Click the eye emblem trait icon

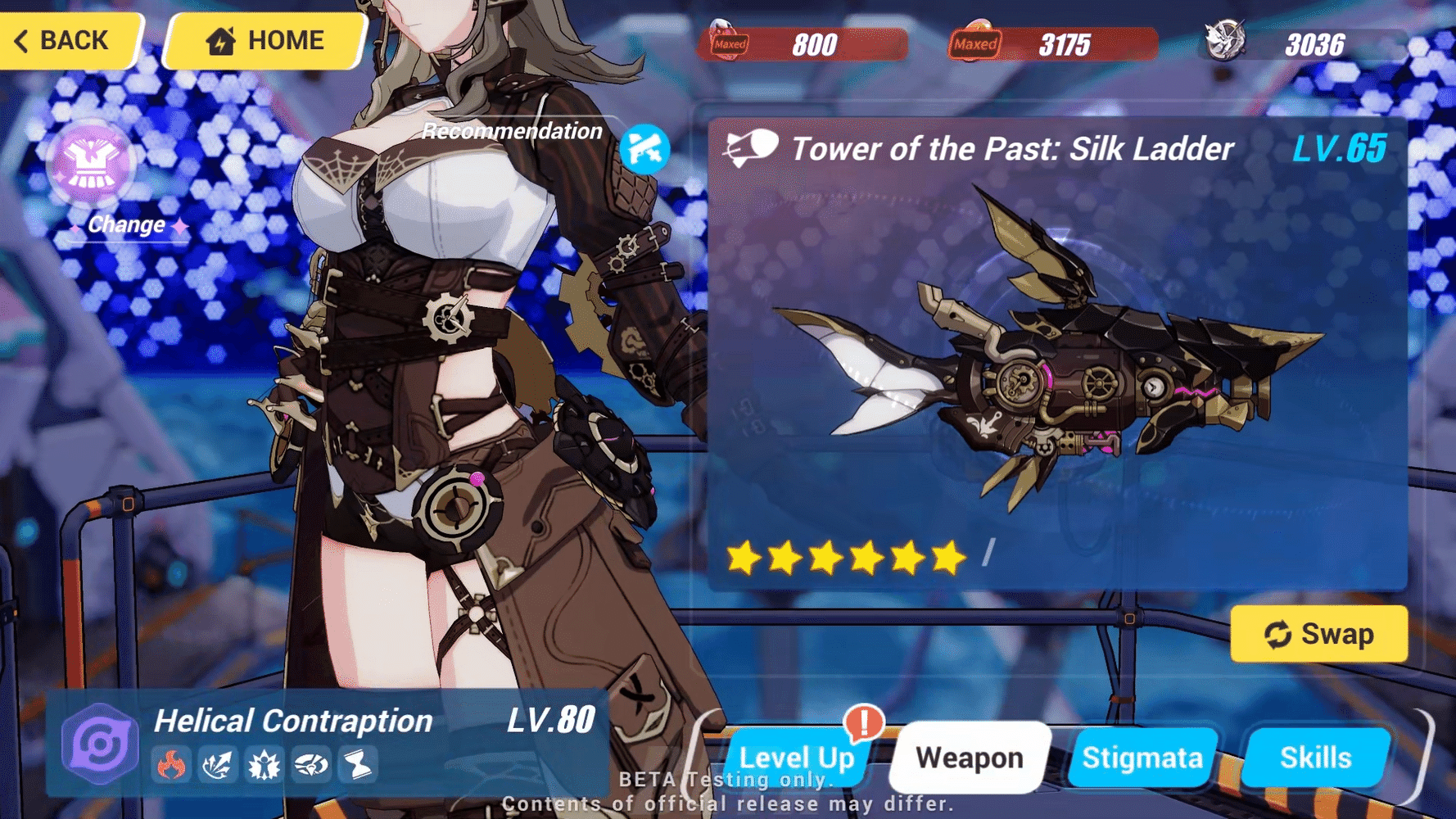310,765
